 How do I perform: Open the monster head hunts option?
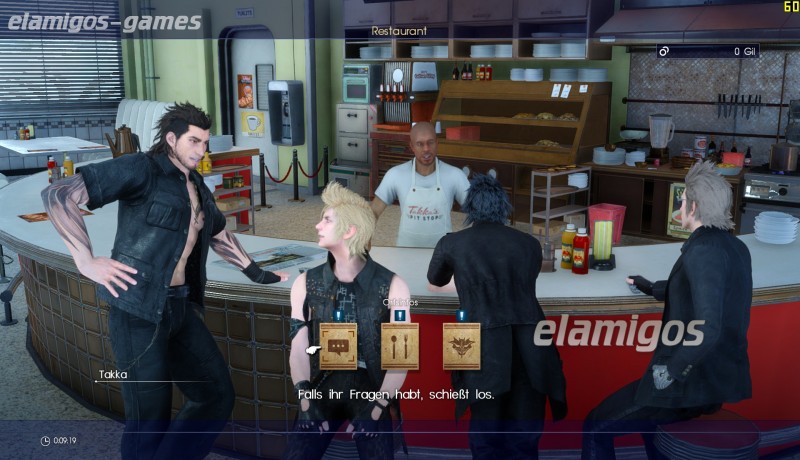pyautogui.click(x=461, y=346)
